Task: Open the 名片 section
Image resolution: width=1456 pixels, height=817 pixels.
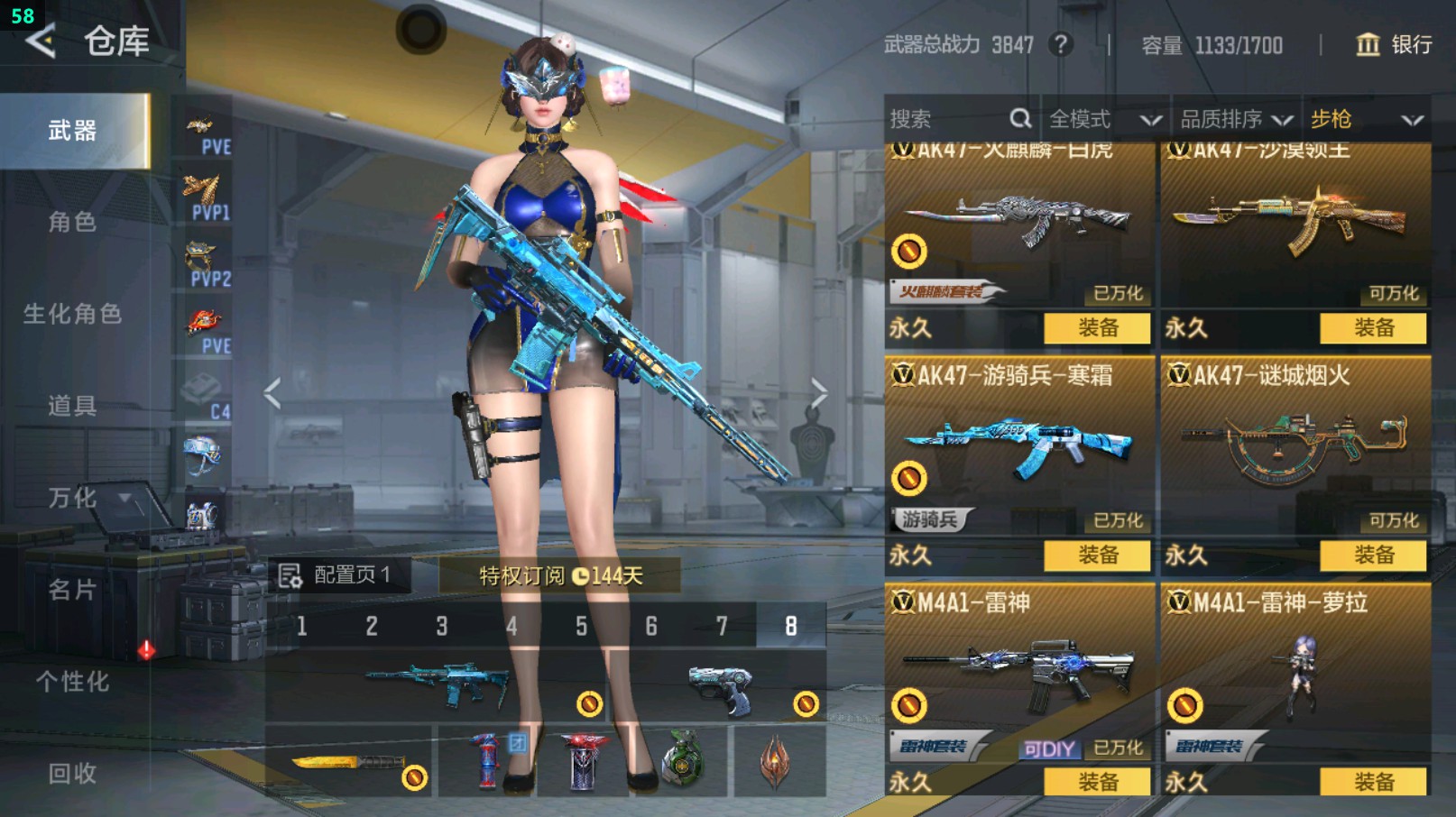Action: [x=72, y=590]
